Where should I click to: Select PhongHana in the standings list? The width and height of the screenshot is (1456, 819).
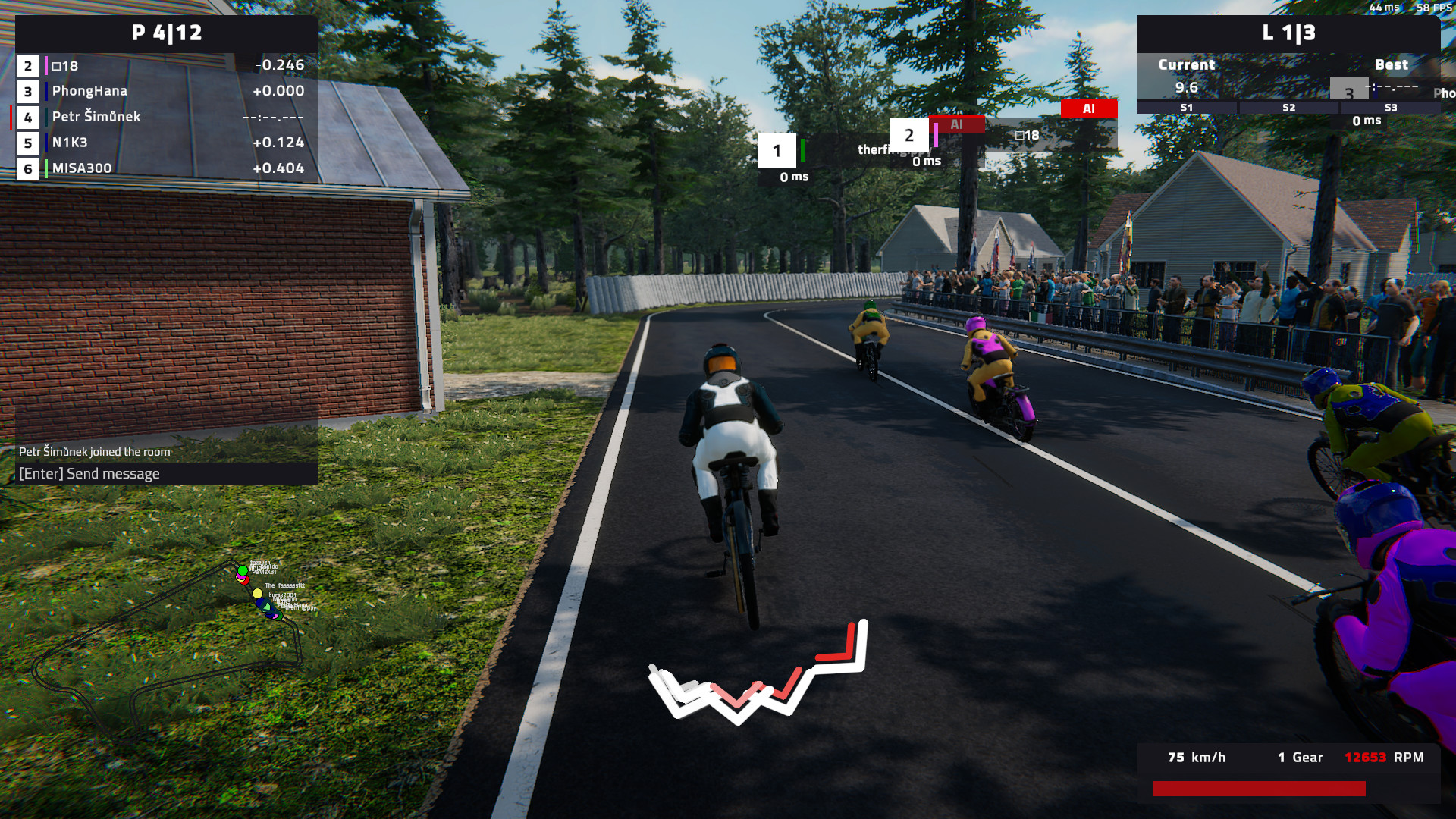[166, 91]
